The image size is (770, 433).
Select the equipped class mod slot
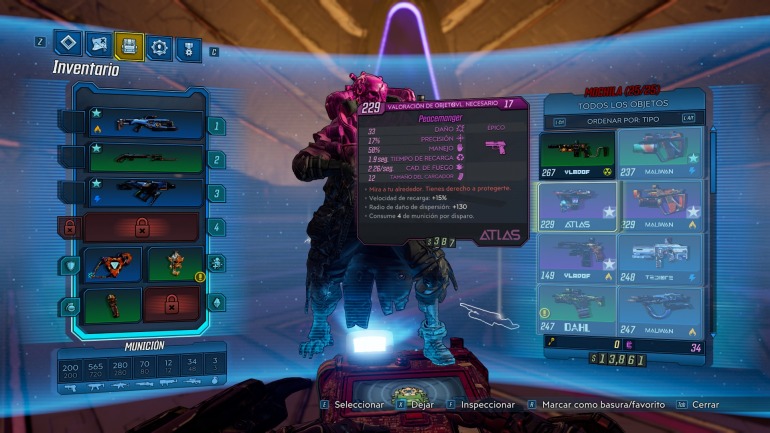point(172,265)
